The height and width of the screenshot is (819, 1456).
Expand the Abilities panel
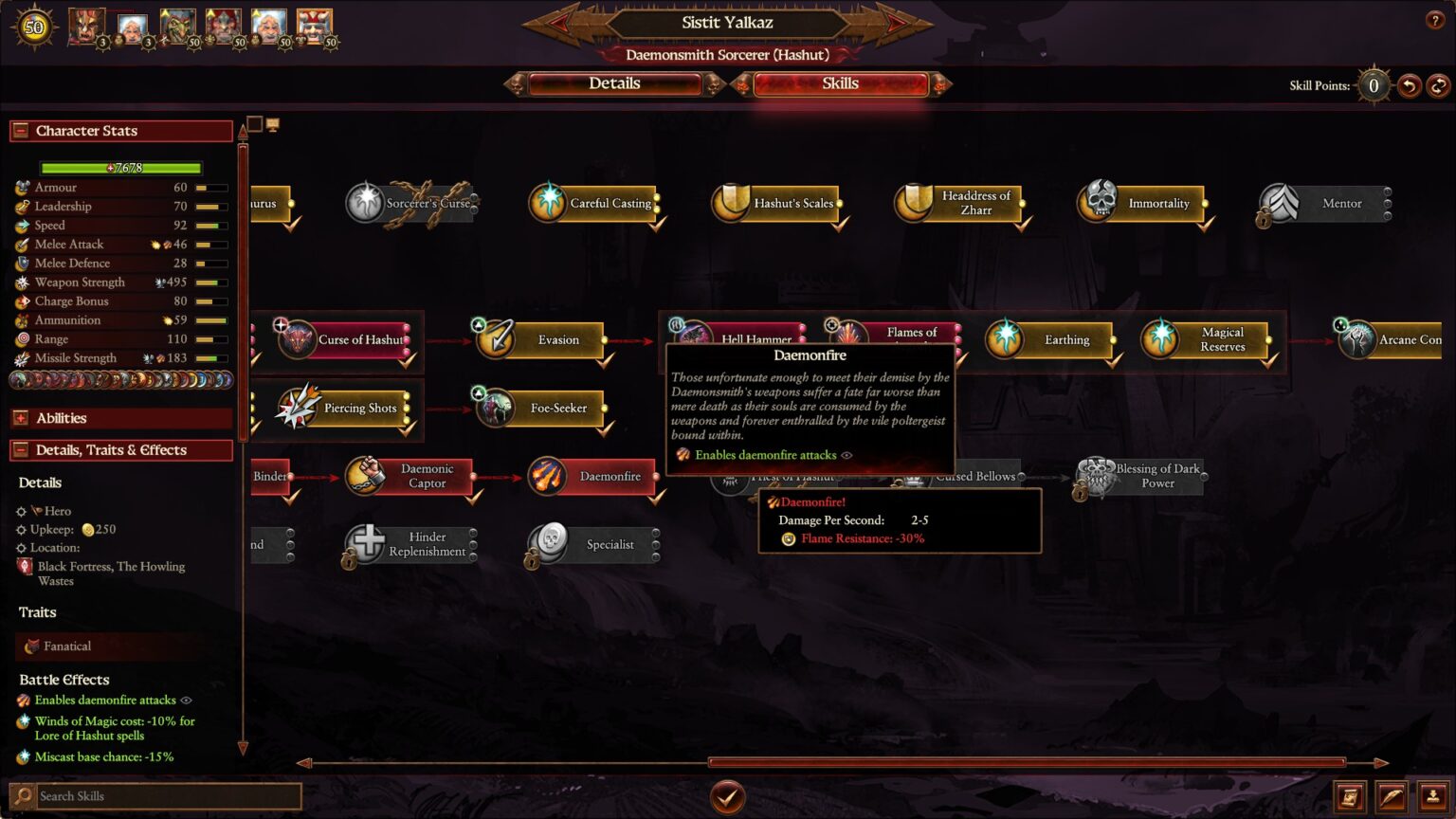(21, 417)
